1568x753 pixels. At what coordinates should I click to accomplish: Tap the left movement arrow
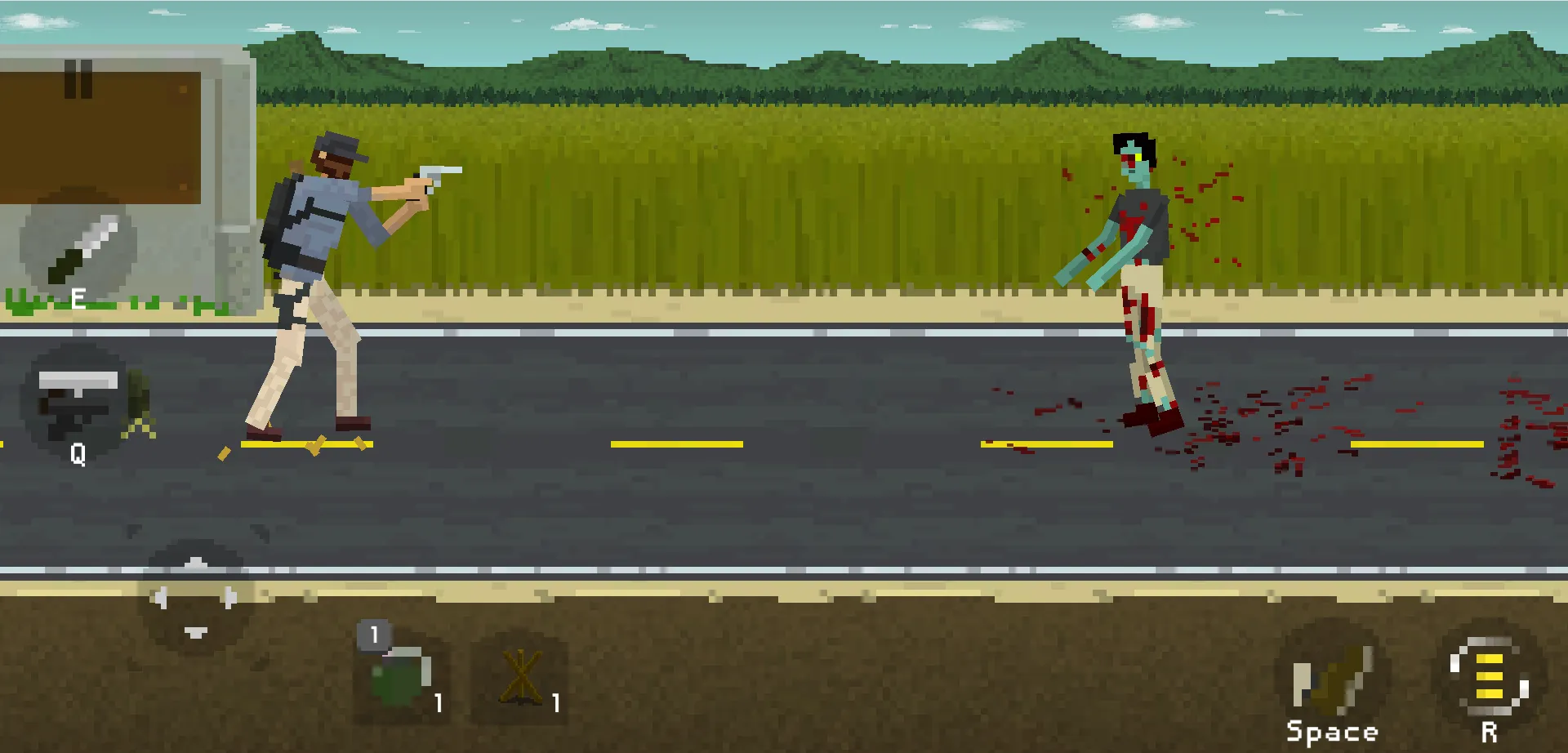pyautogui.click(x=162, y=598)
